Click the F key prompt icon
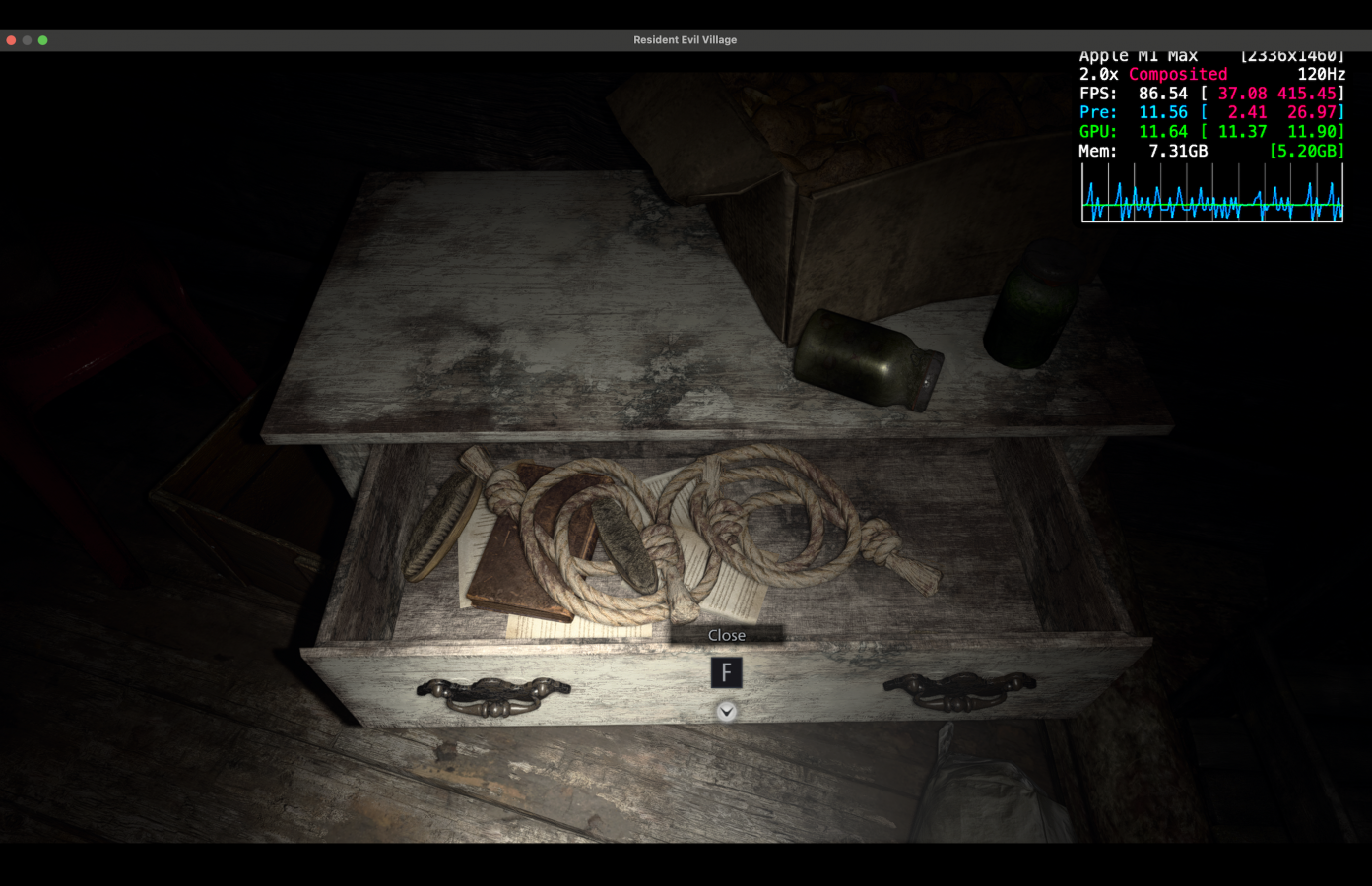 pyautogui.click(x=727, y=672)
